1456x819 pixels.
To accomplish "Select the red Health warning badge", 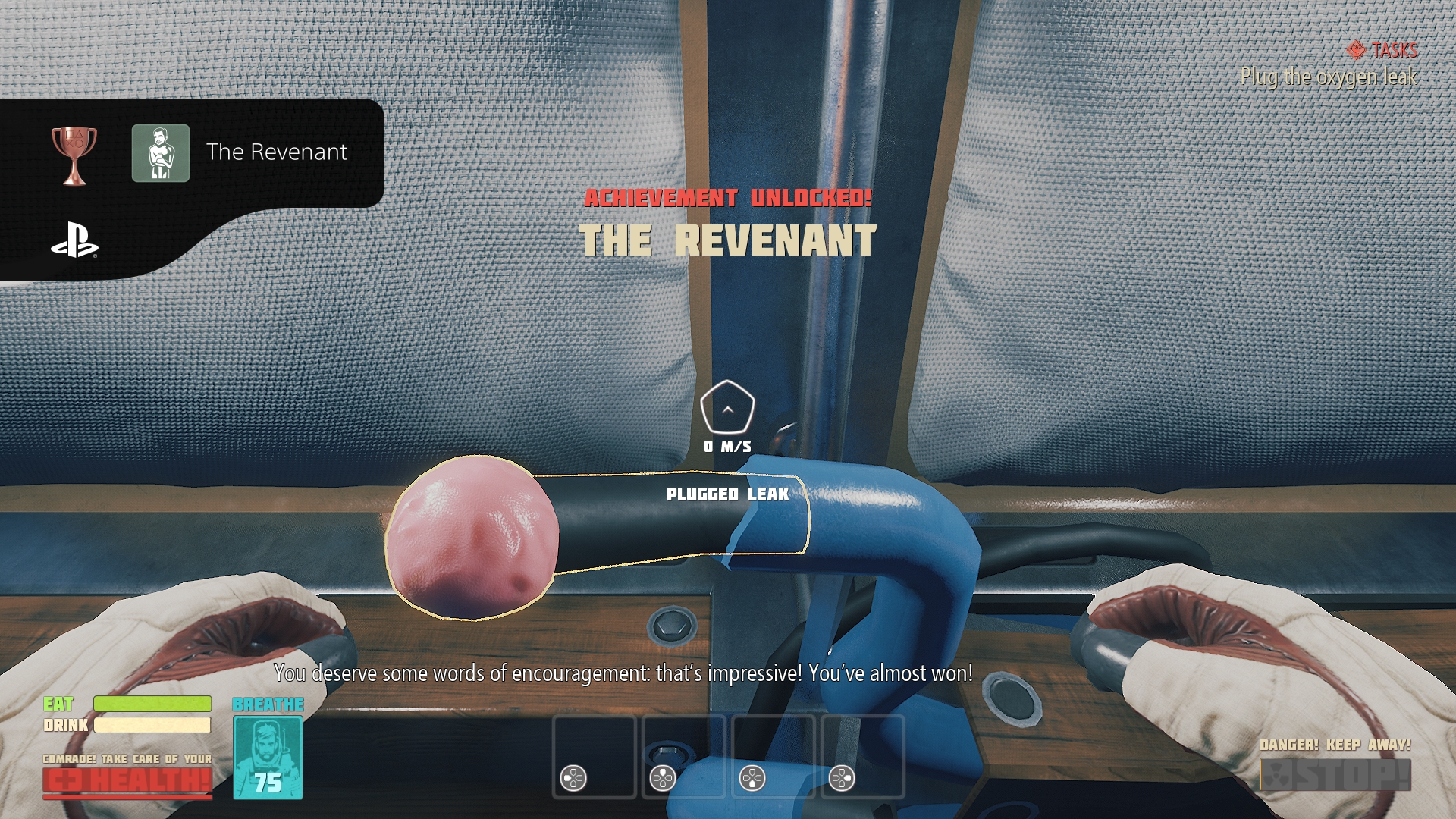I will 127,781.
